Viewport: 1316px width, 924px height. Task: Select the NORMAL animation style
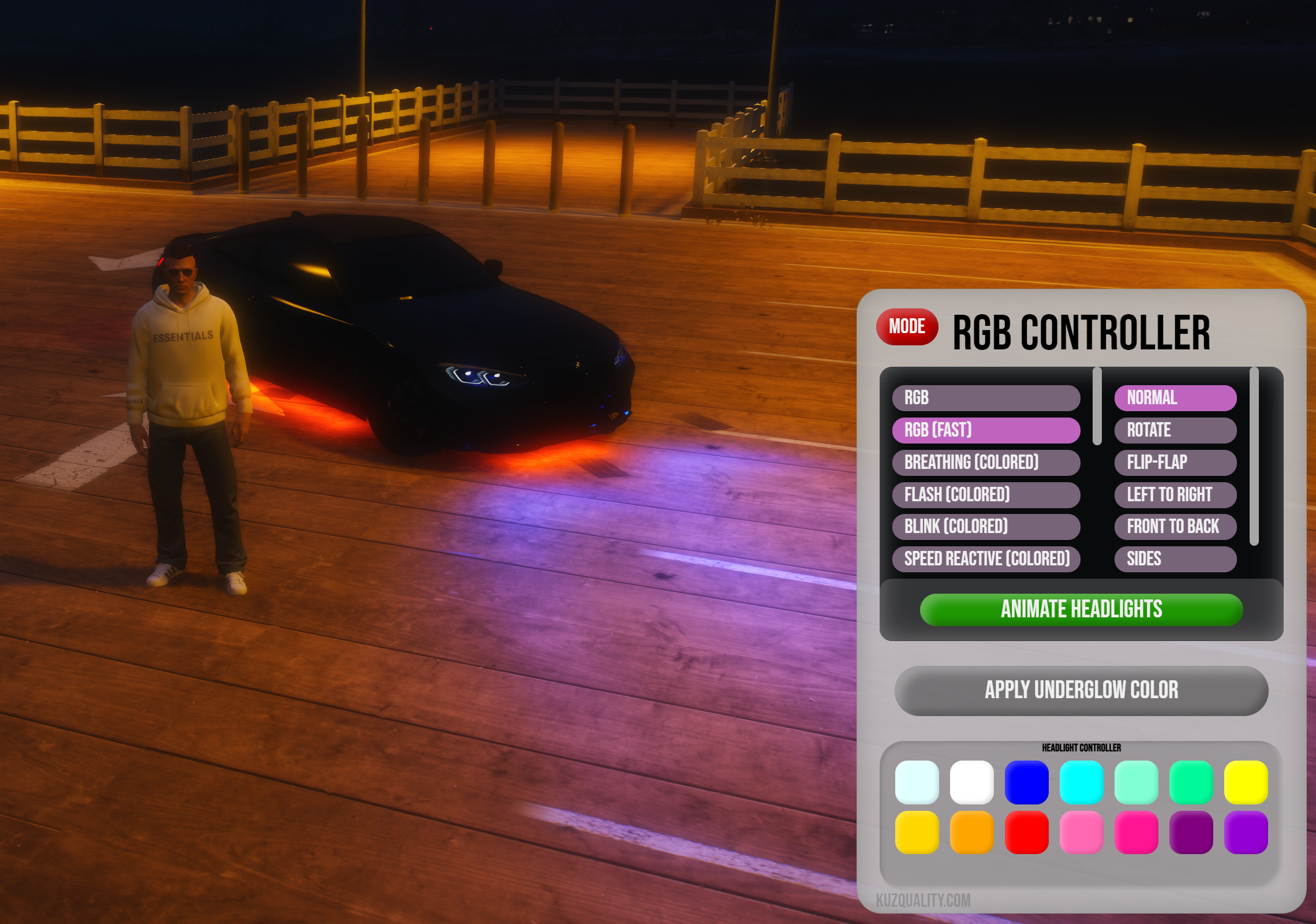pyautogui.click(x=1175, y=398)
